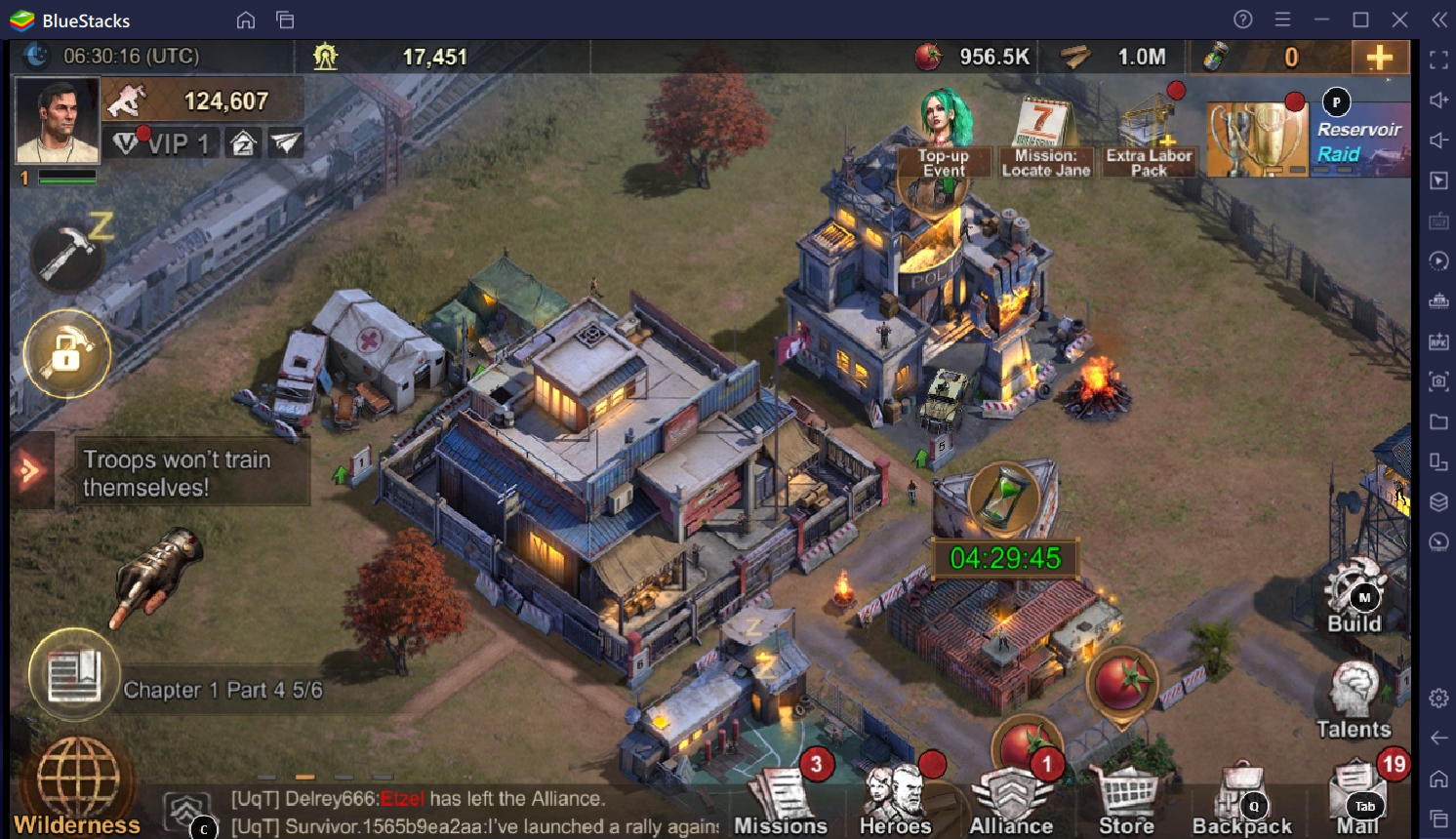Close the BlueStacks window

coord(1399,20)
